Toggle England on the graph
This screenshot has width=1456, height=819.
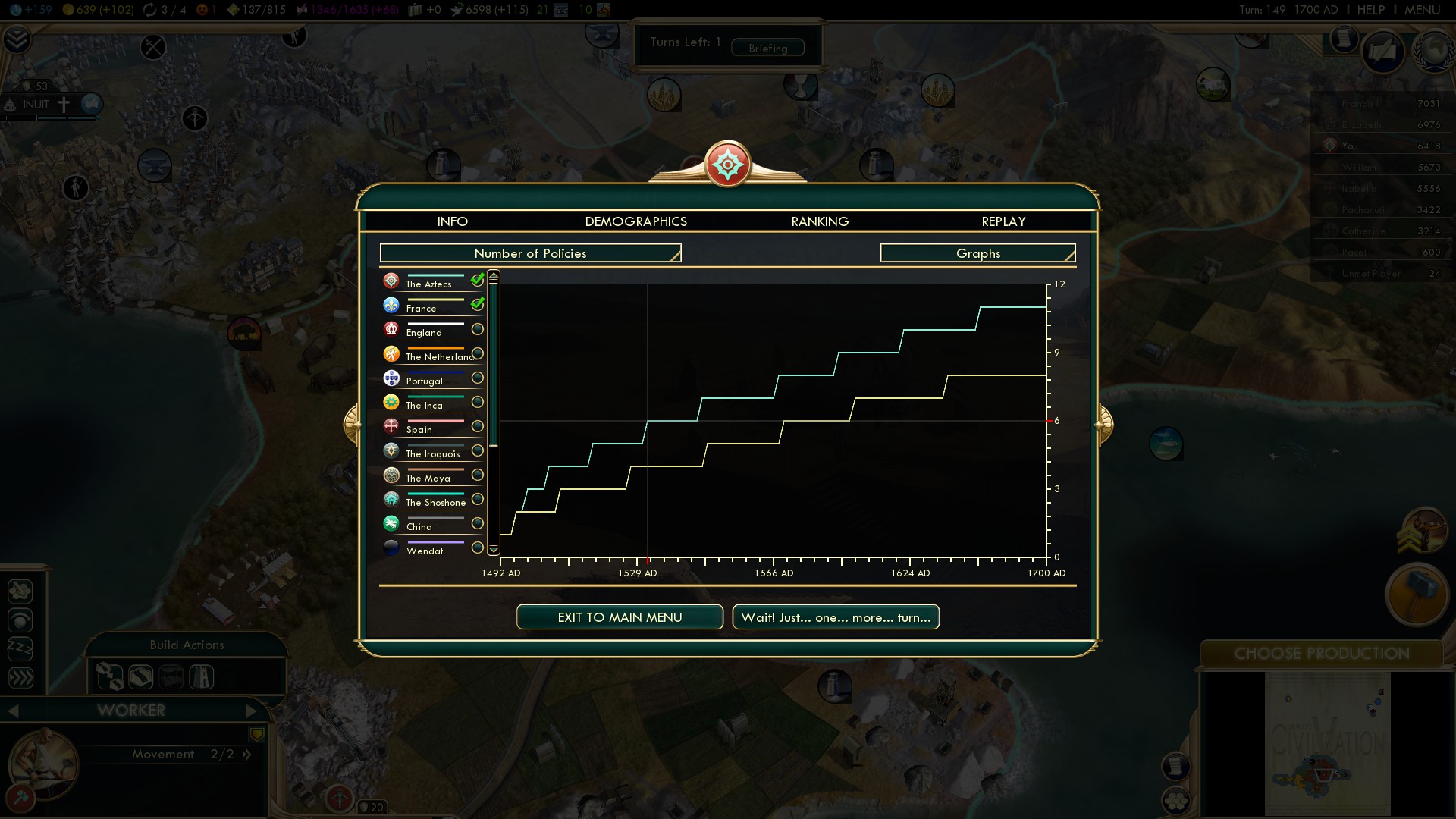click(x=478, y=329)
